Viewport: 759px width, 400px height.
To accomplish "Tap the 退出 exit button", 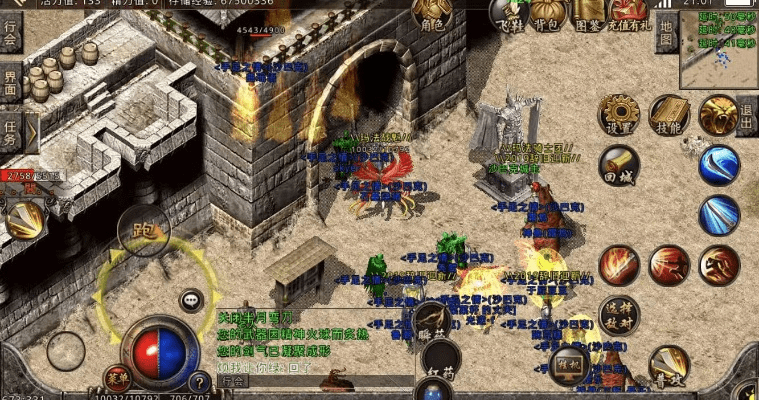I will tap(747, 116).
